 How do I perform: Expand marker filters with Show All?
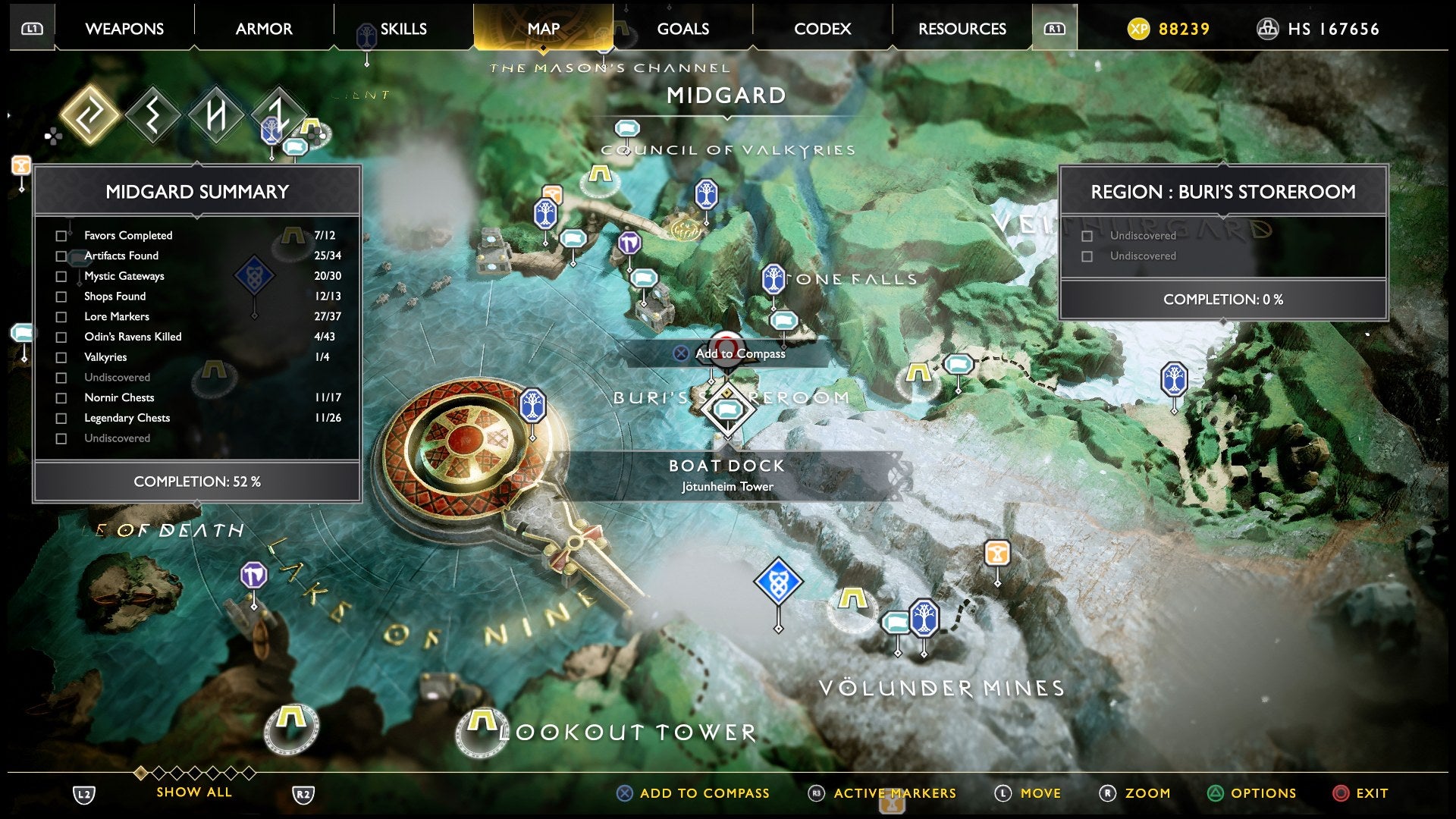(193, 792)
